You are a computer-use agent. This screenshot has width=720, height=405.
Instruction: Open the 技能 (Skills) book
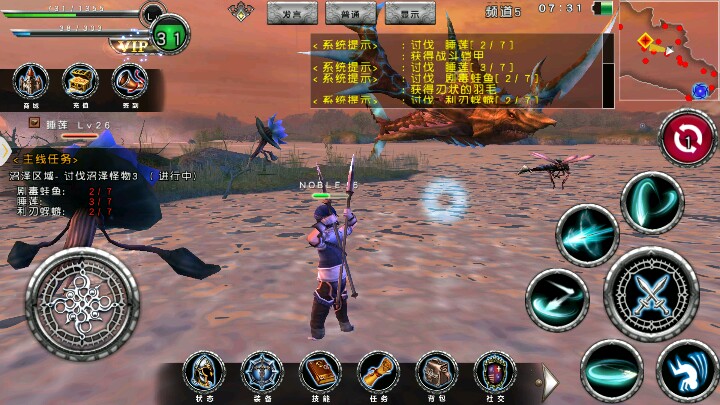click(320, 372)
